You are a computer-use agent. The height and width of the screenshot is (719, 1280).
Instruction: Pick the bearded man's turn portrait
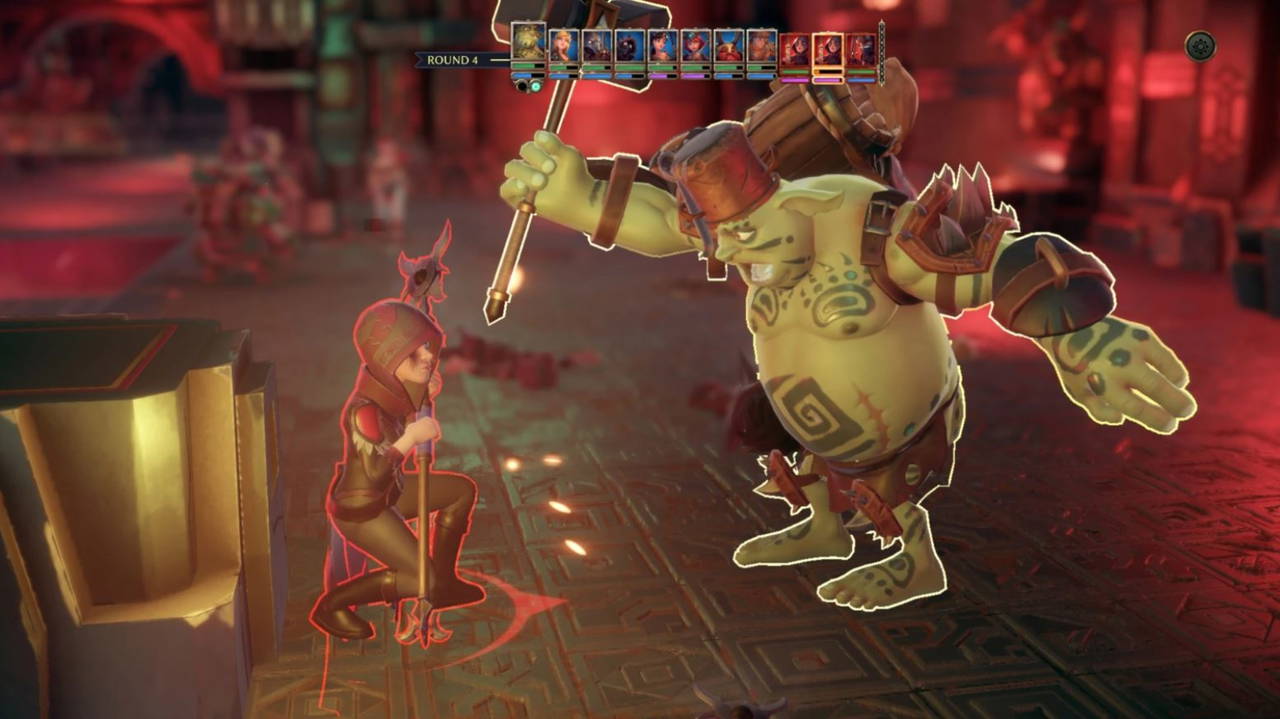tap(761, 46)
